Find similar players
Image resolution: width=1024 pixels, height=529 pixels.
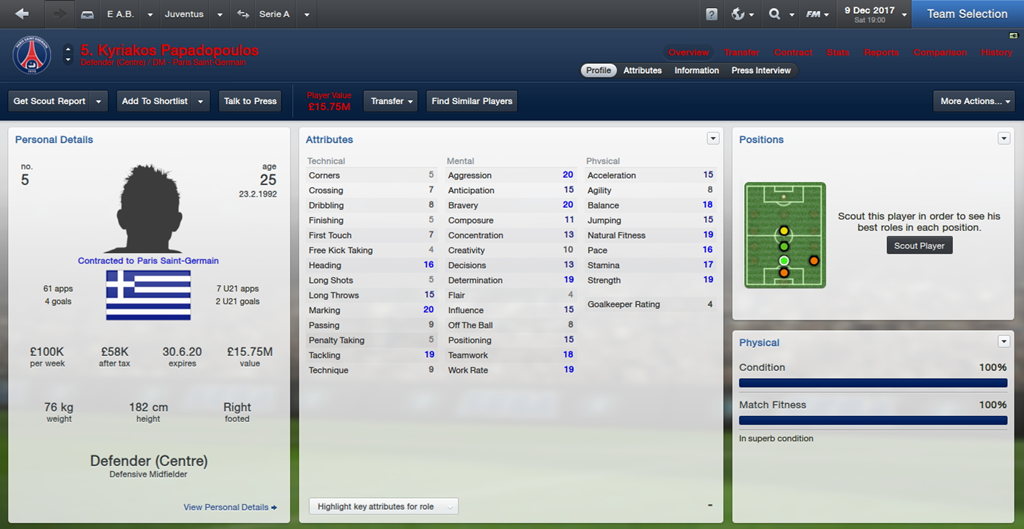click(472, 101)
